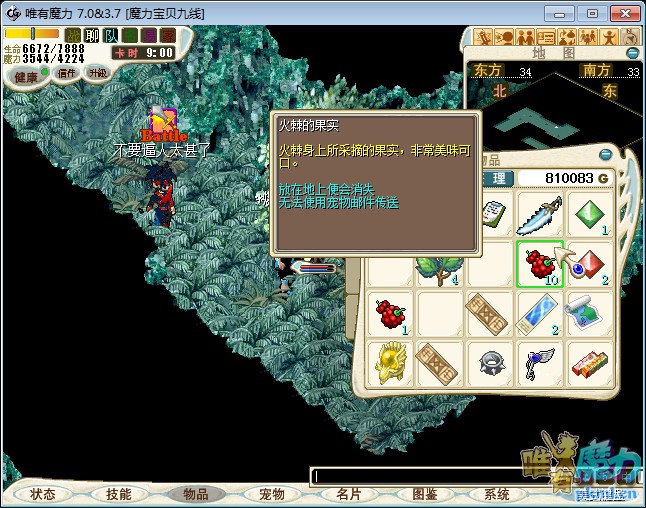Open the 系统 (System) tab
Viewport: 646px width, 508px height.
coord(497,494)
